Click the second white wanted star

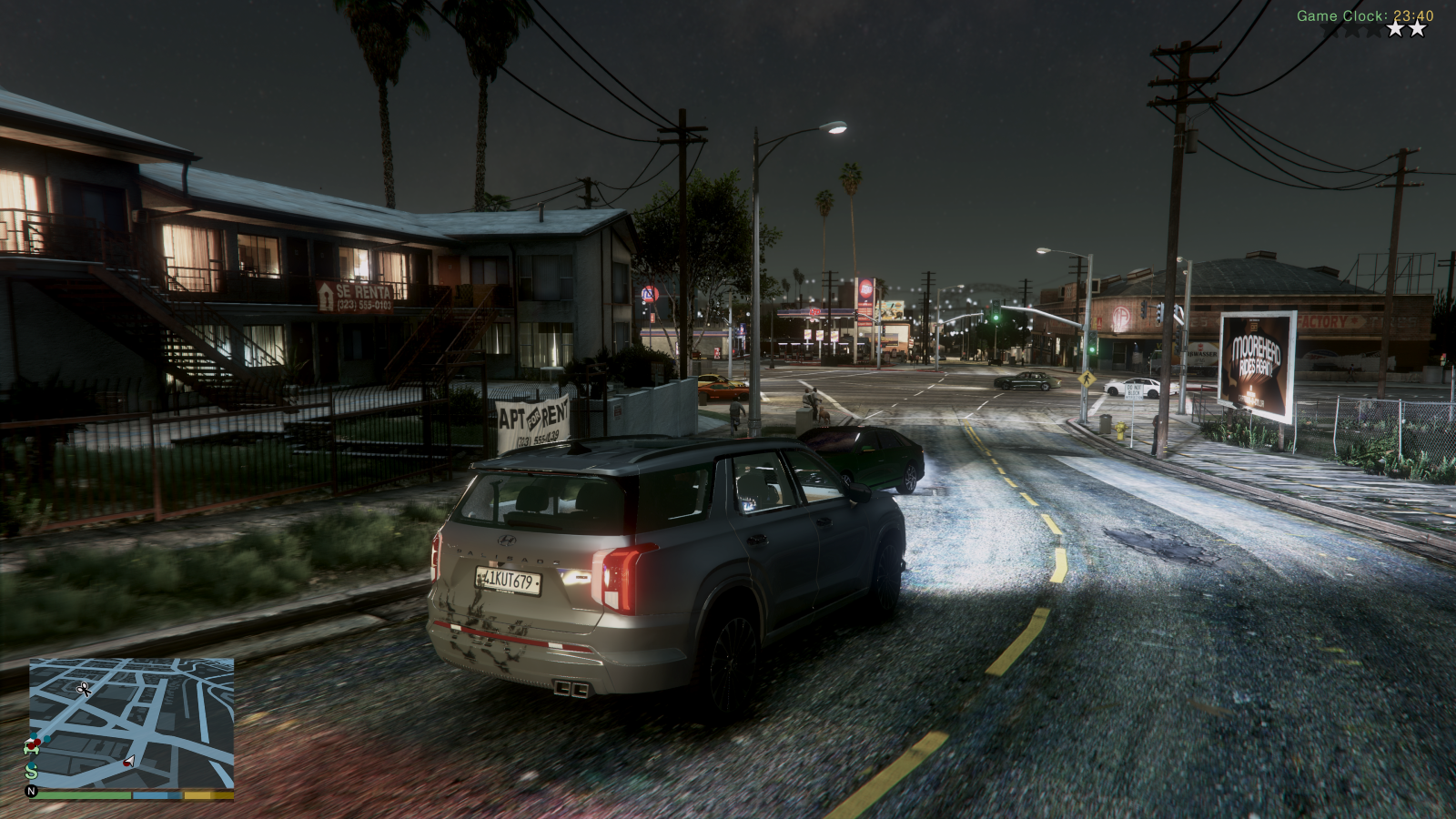click(x=1417, y=29)
